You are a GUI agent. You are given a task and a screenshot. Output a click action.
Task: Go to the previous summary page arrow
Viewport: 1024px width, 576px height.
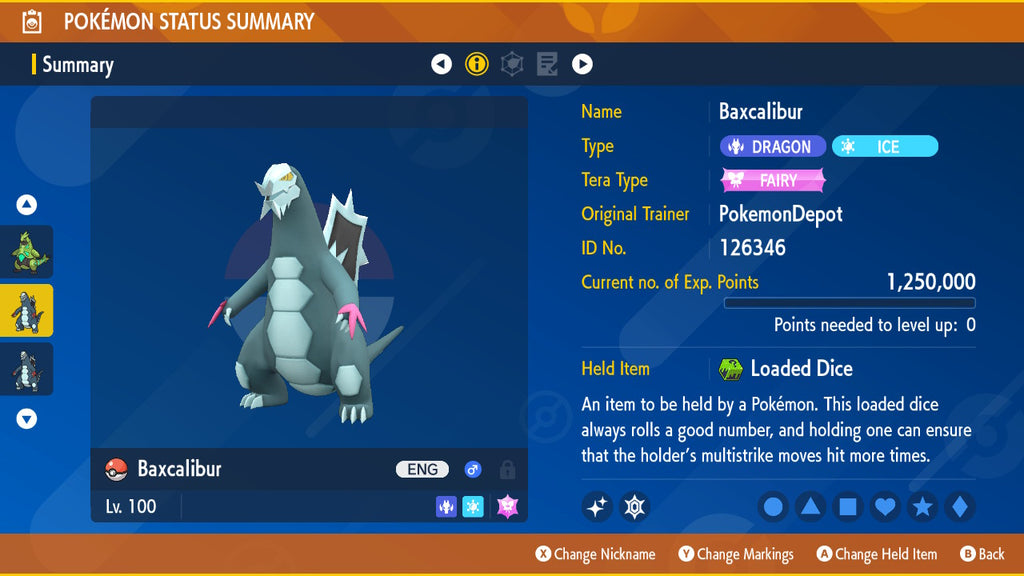click(x=441, y=65)
